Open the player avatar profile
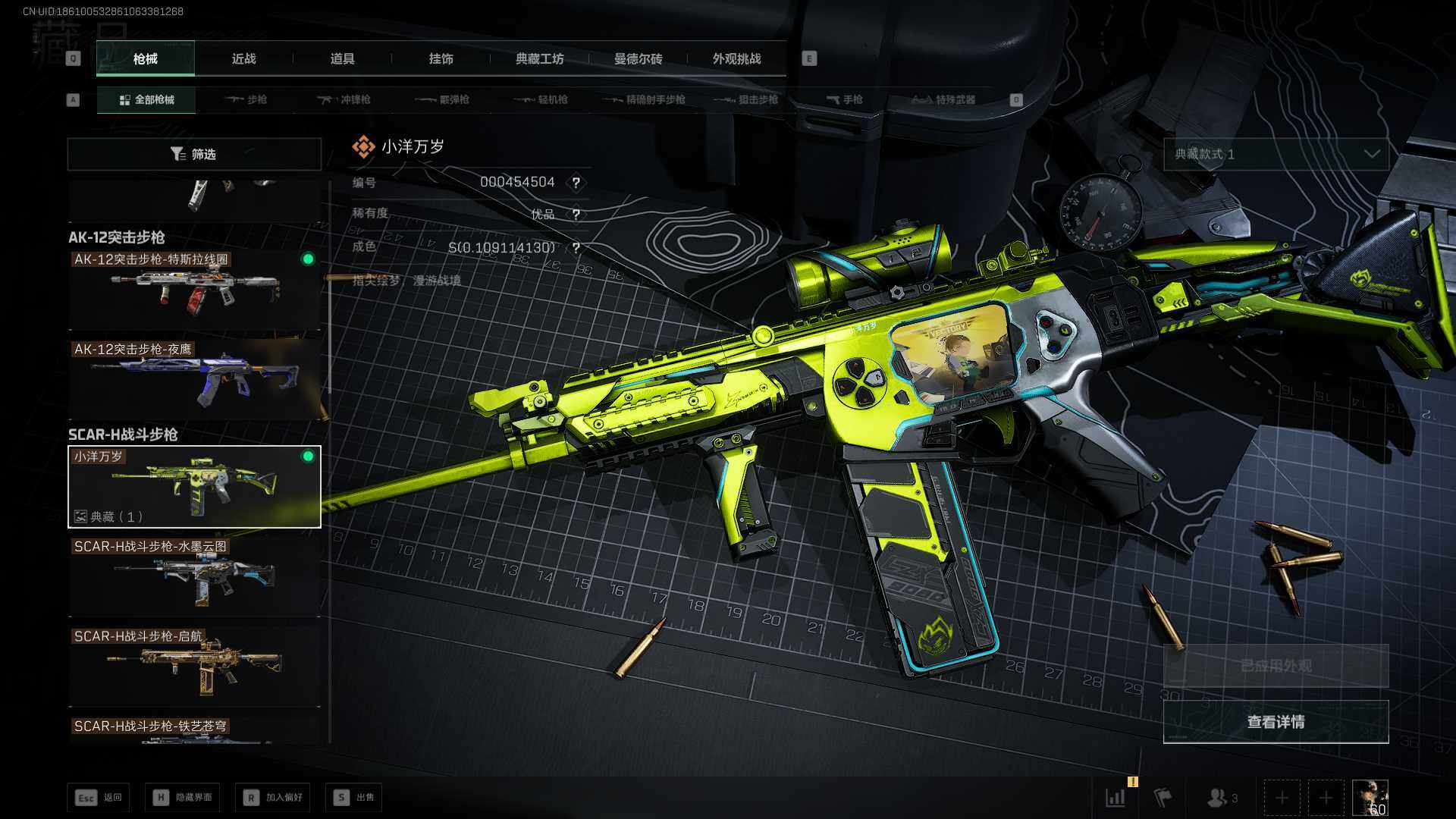 [x=1370, y=798]
